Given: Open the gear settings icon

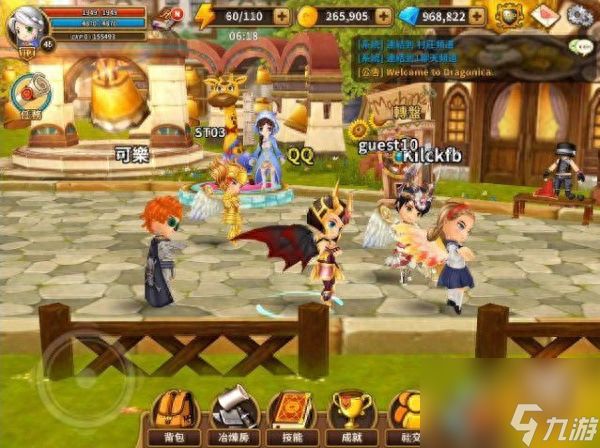Looking at the screenshot, I should [x=579, y=15].
